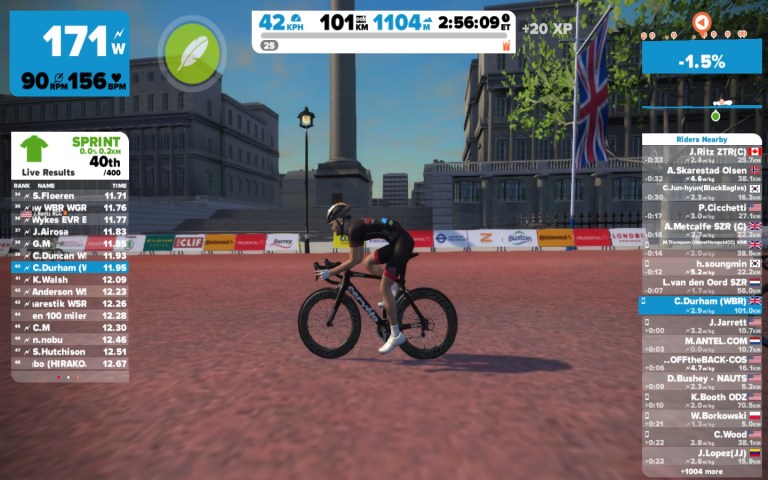Screen dimensions: 768x480
Task: Click the elevation profile strip
Action: pos(701,103)
